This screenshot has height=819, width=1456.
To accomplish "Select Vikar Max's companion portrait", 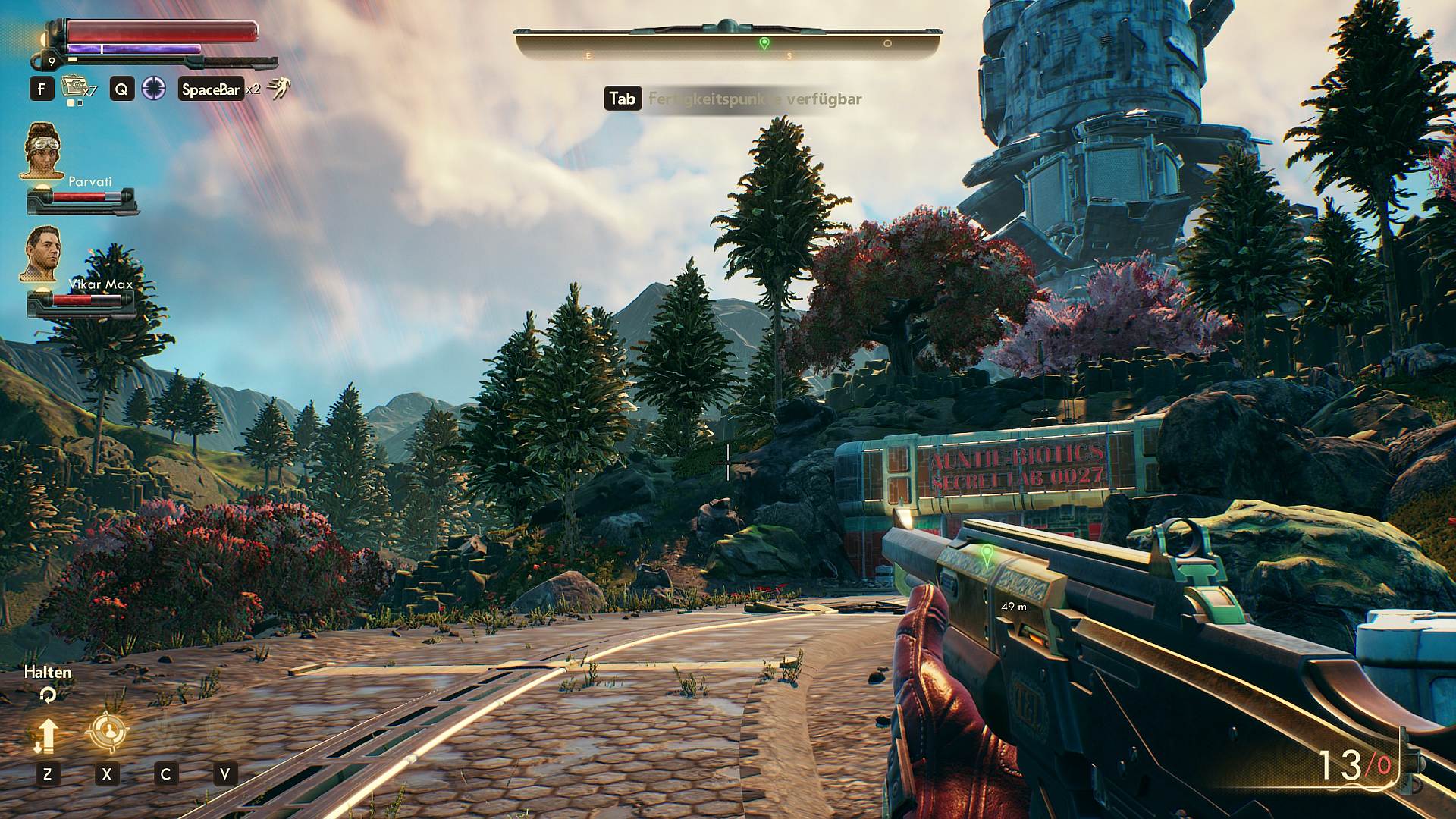I will click(41, 254).
